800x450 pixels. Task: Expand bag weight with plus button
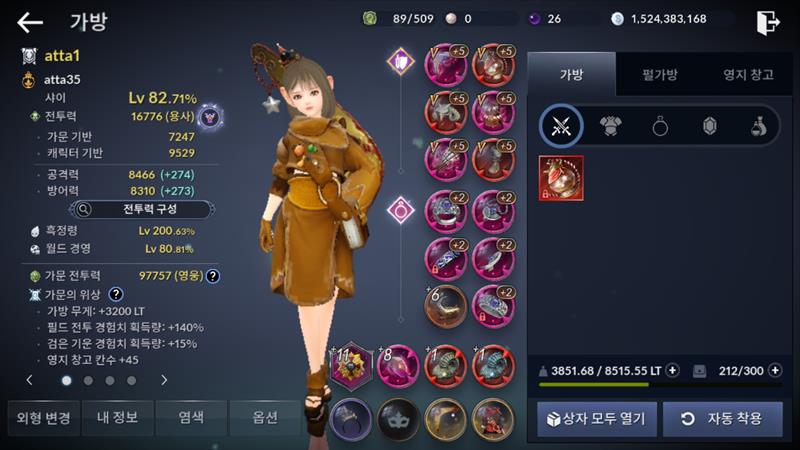673,370
